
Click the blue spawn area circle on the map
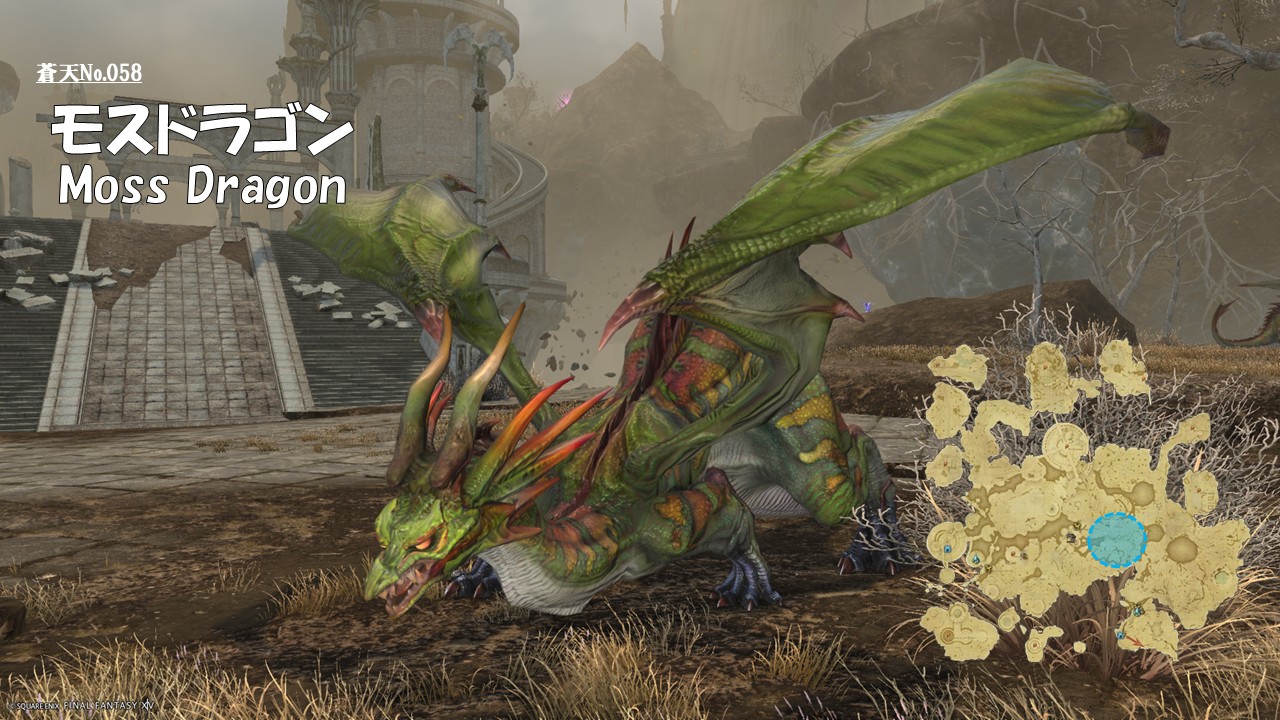click(x=1116, y=540)
